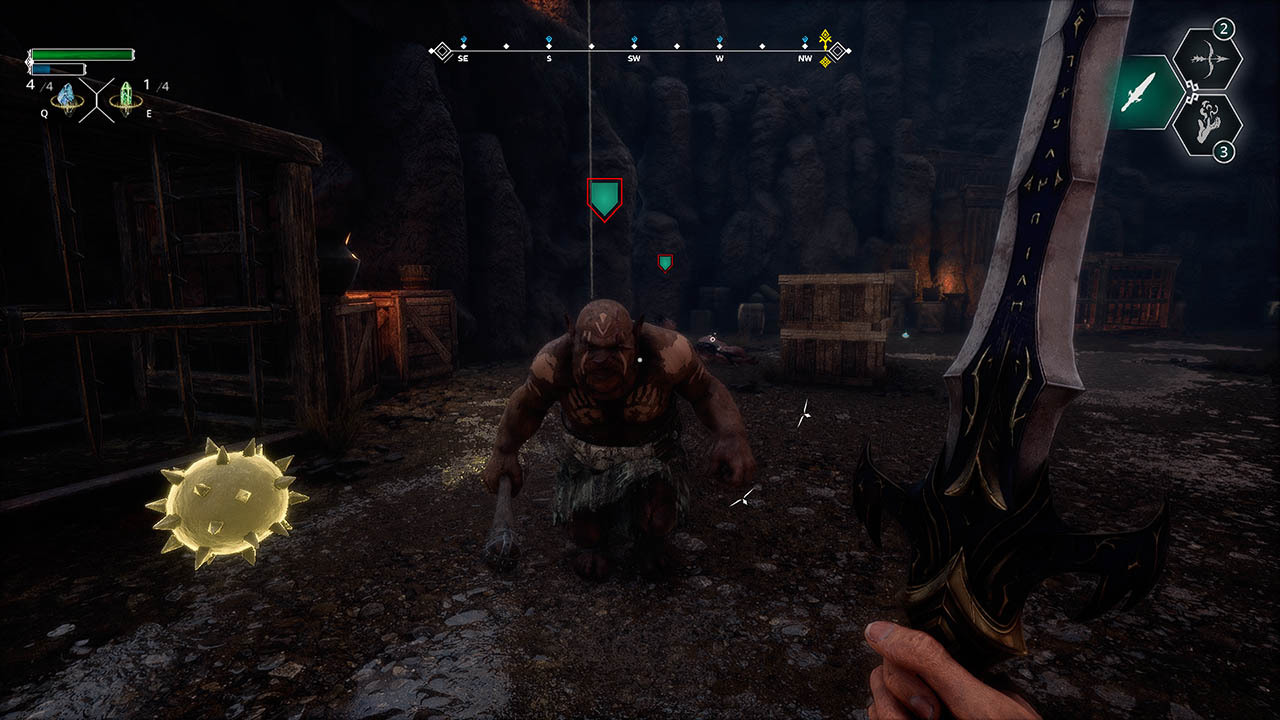Viewport: 1280px width, 720px height.
Task: Switch to the bow weapon slot
Action: (1206, 60)
